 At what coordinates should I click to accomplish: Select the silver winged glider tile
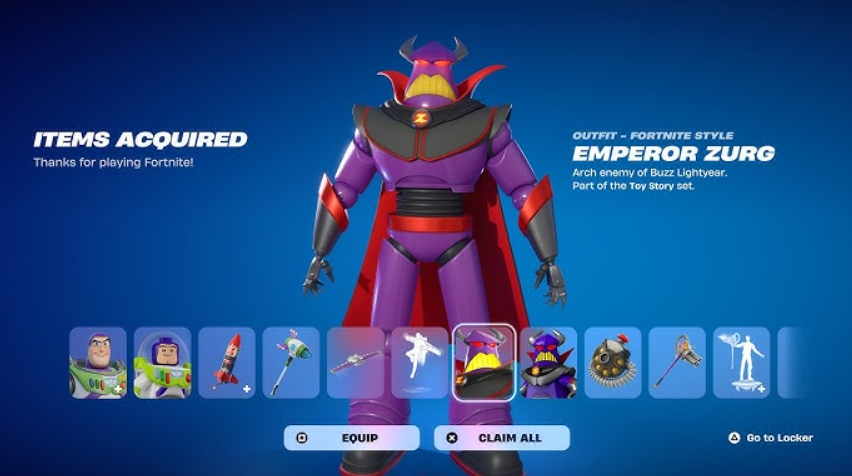point(355,363)
